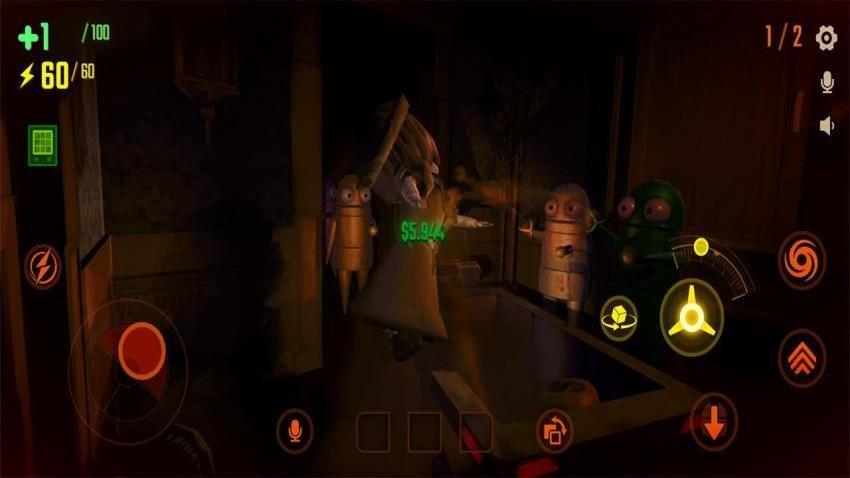Activate the red spiral swirl button
The height and width of the screenshot is (478, 850).
click(x=801, y=260)
